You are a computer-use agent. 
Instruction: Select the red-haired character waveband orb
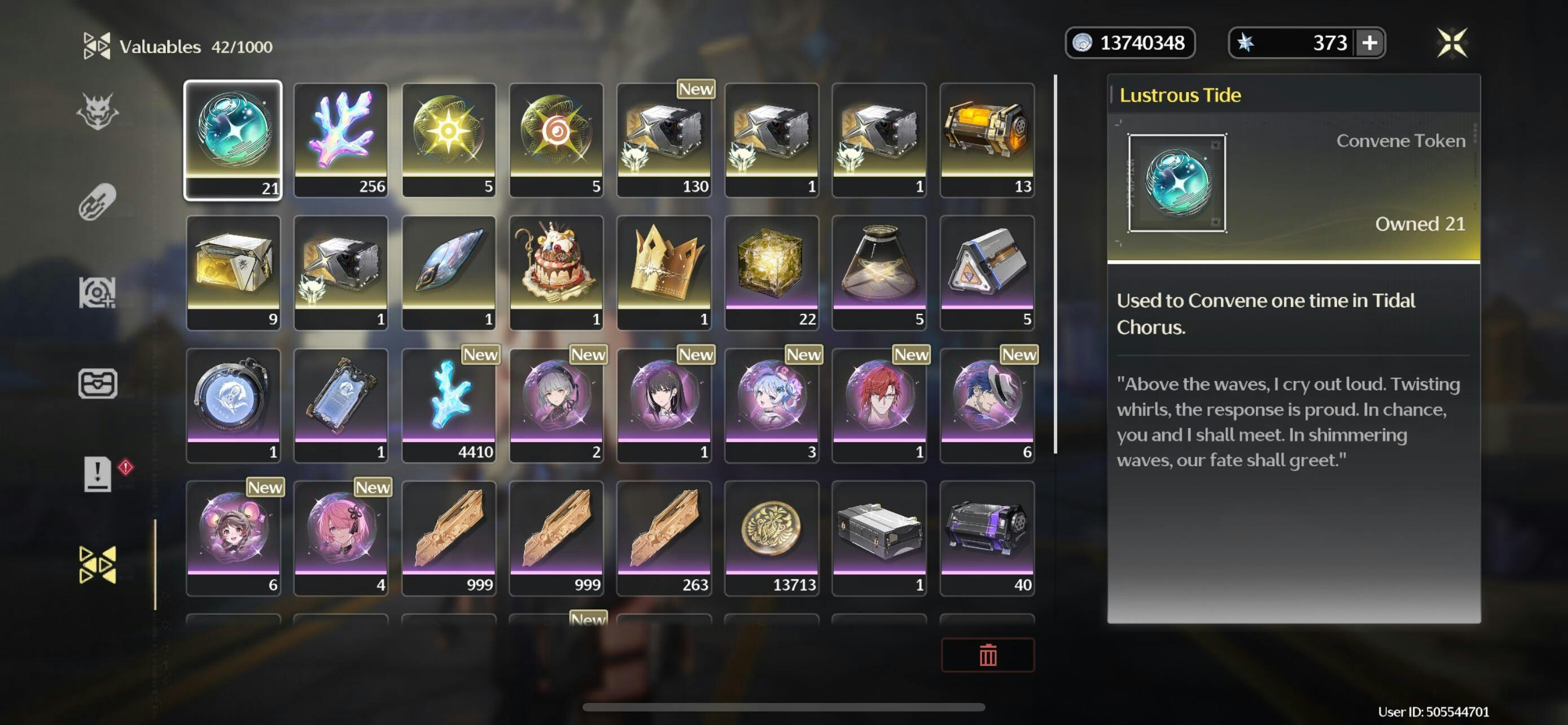[879, 405]
